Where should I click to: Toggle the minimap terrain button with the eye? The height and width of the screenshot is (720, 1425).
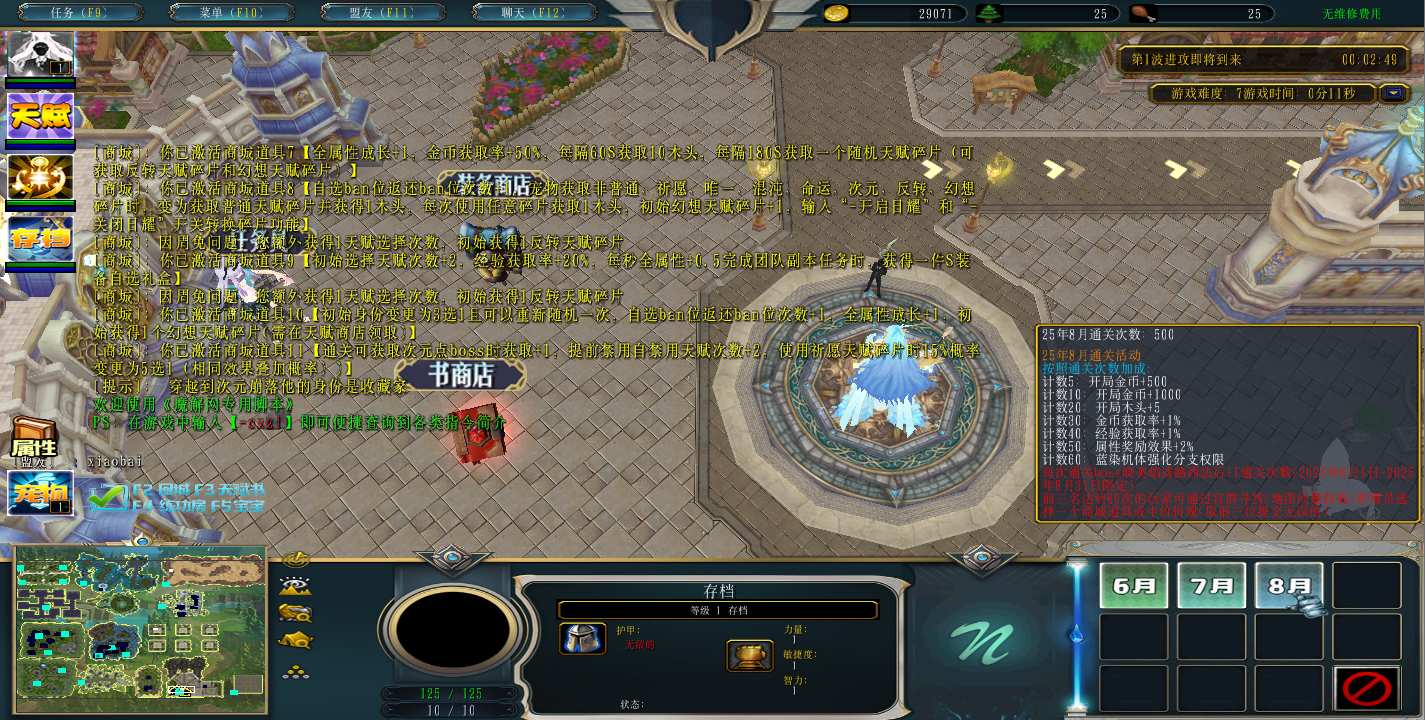pyautogui.click(x=296, y=587)
